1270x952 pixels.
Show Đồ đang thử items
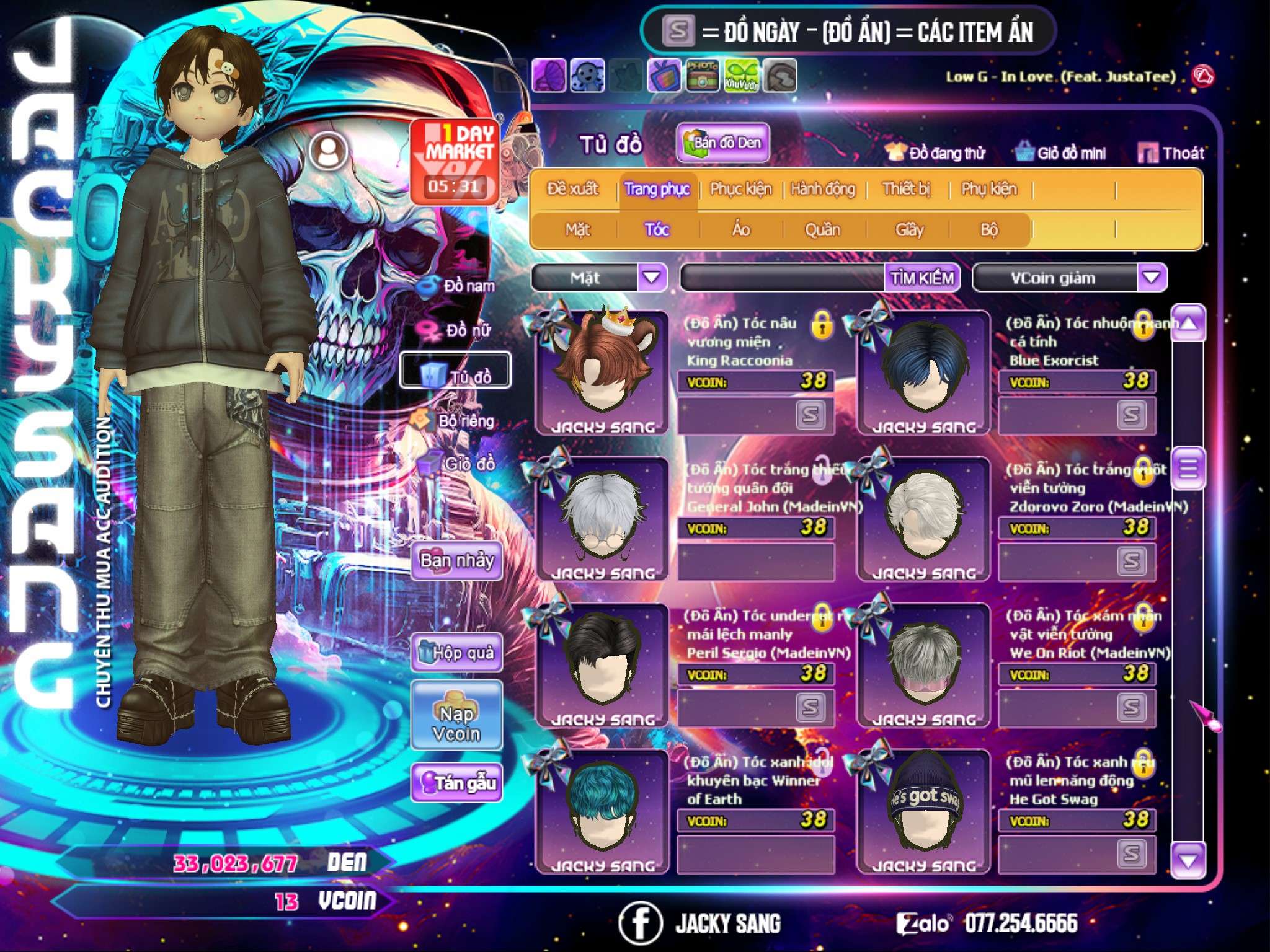tap(935, 153)
